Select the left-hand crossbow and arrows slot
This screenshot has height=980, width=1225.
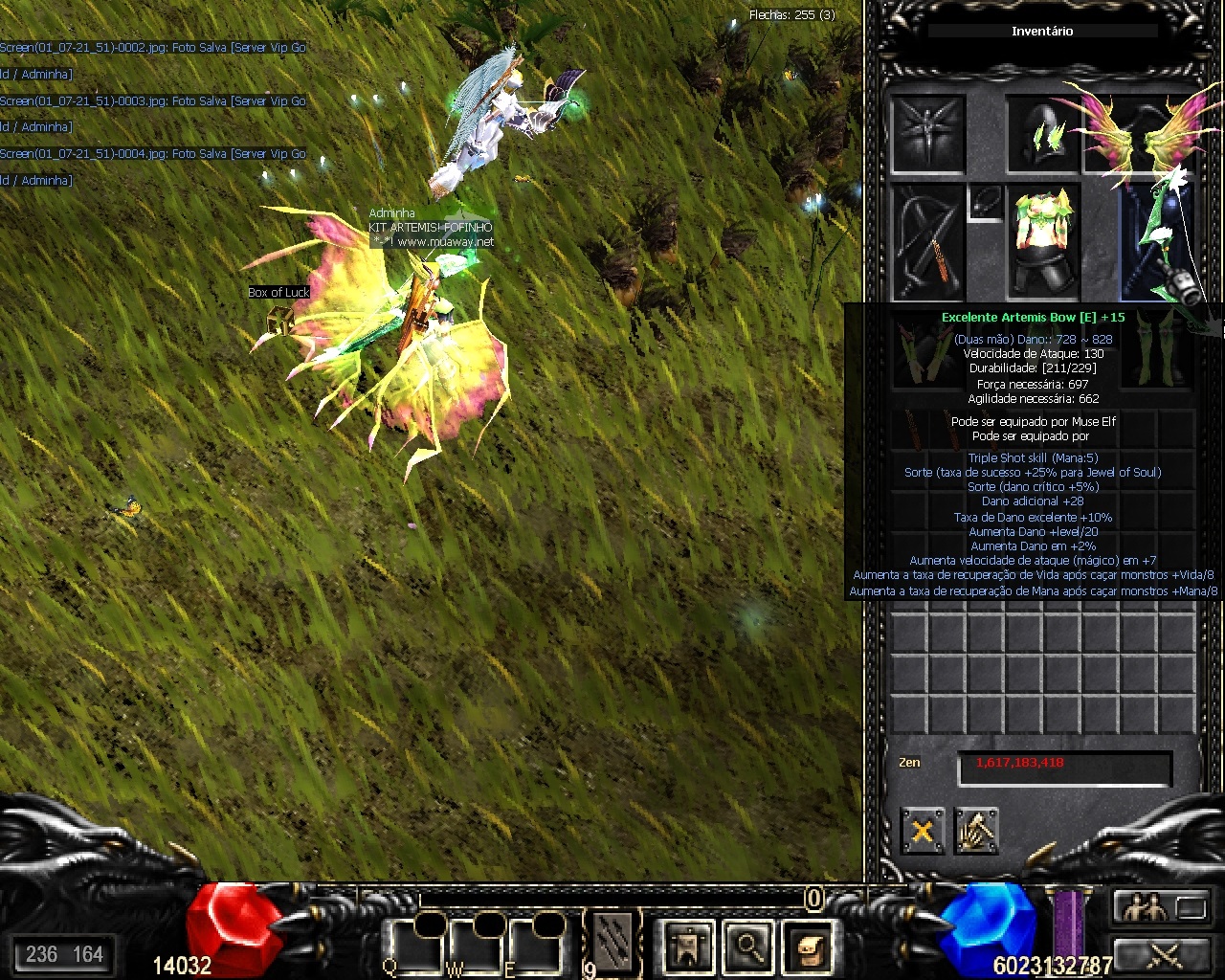(927, 242)
